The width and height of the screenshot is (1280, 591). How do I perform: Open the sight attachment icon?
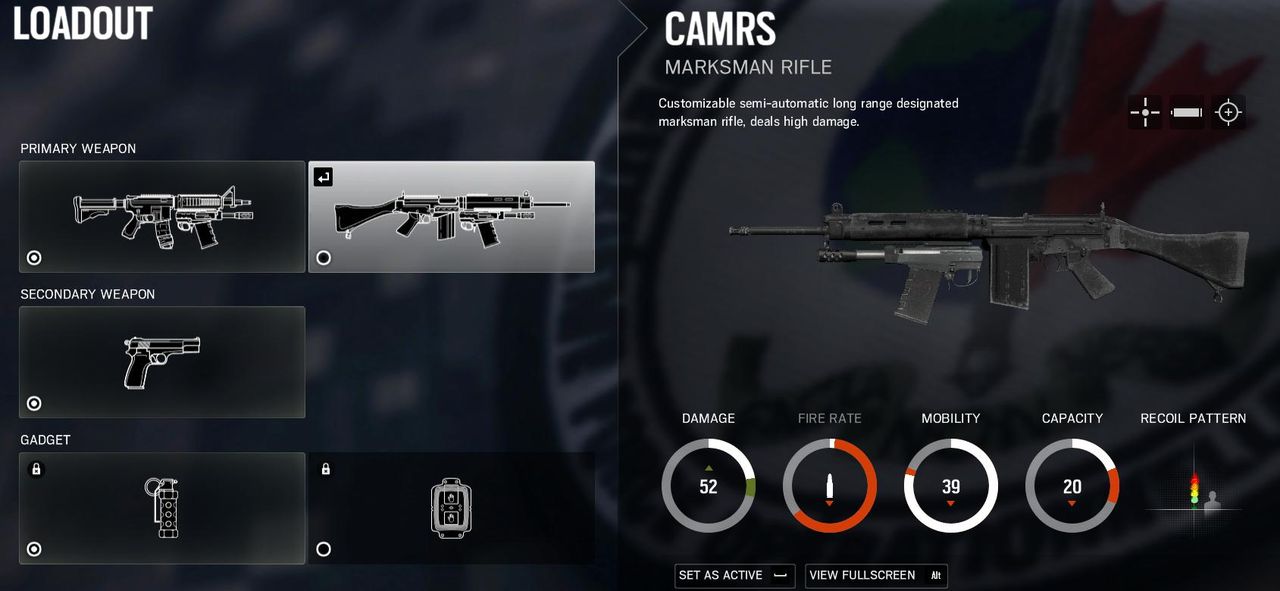tap(1145, 112)
